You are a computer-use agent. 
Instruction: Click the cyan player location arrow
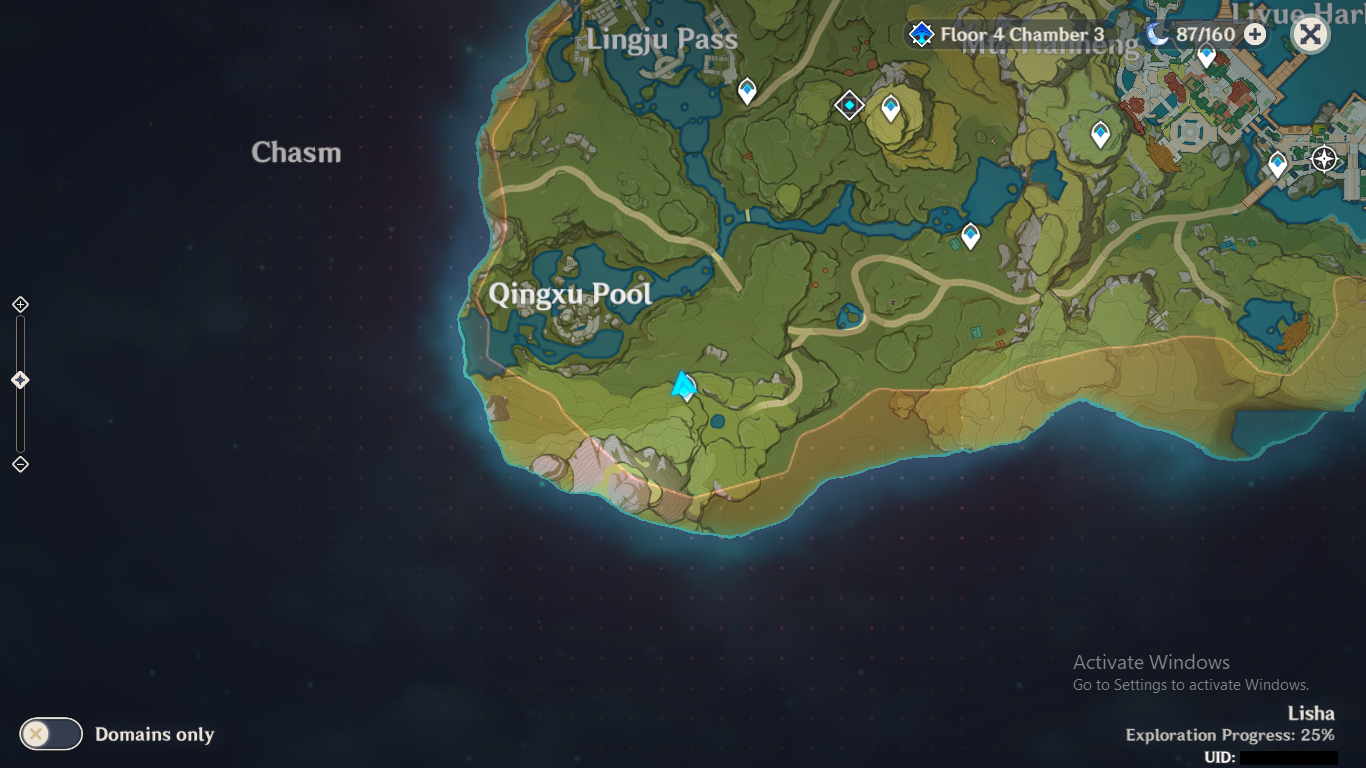pos(684,385)
